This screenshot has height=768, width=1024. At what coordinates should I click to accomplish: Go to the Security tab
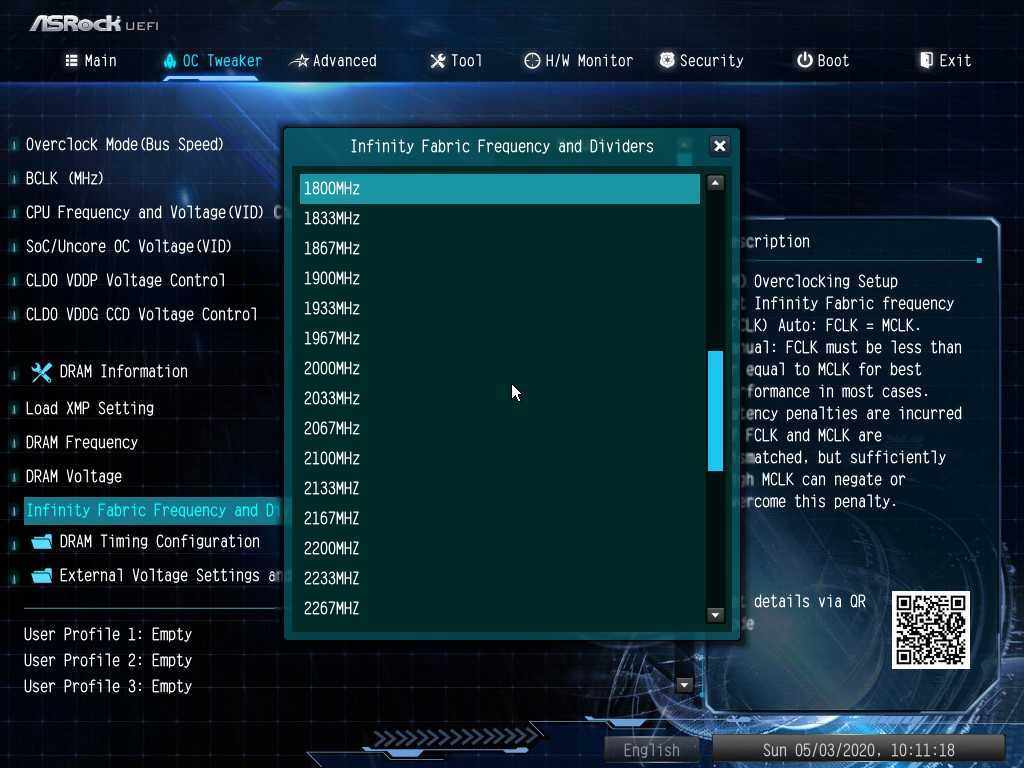701,61
